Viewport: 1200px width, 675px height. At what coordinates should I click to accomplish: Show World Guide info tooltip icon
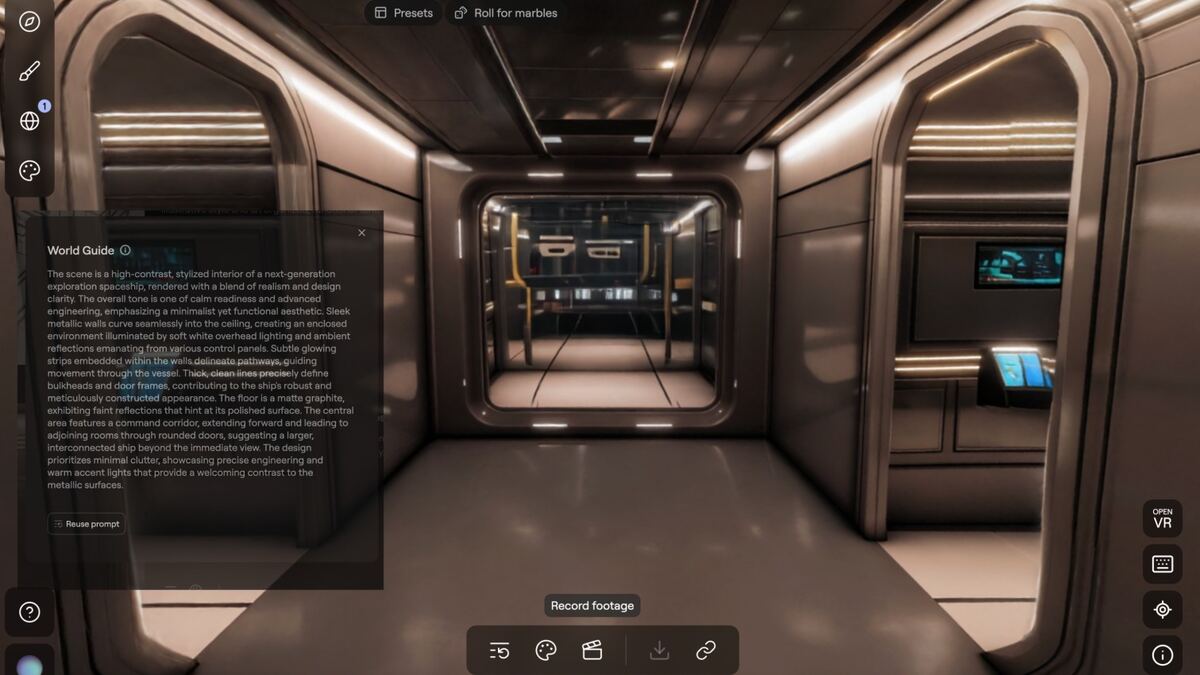pos(125,251)
